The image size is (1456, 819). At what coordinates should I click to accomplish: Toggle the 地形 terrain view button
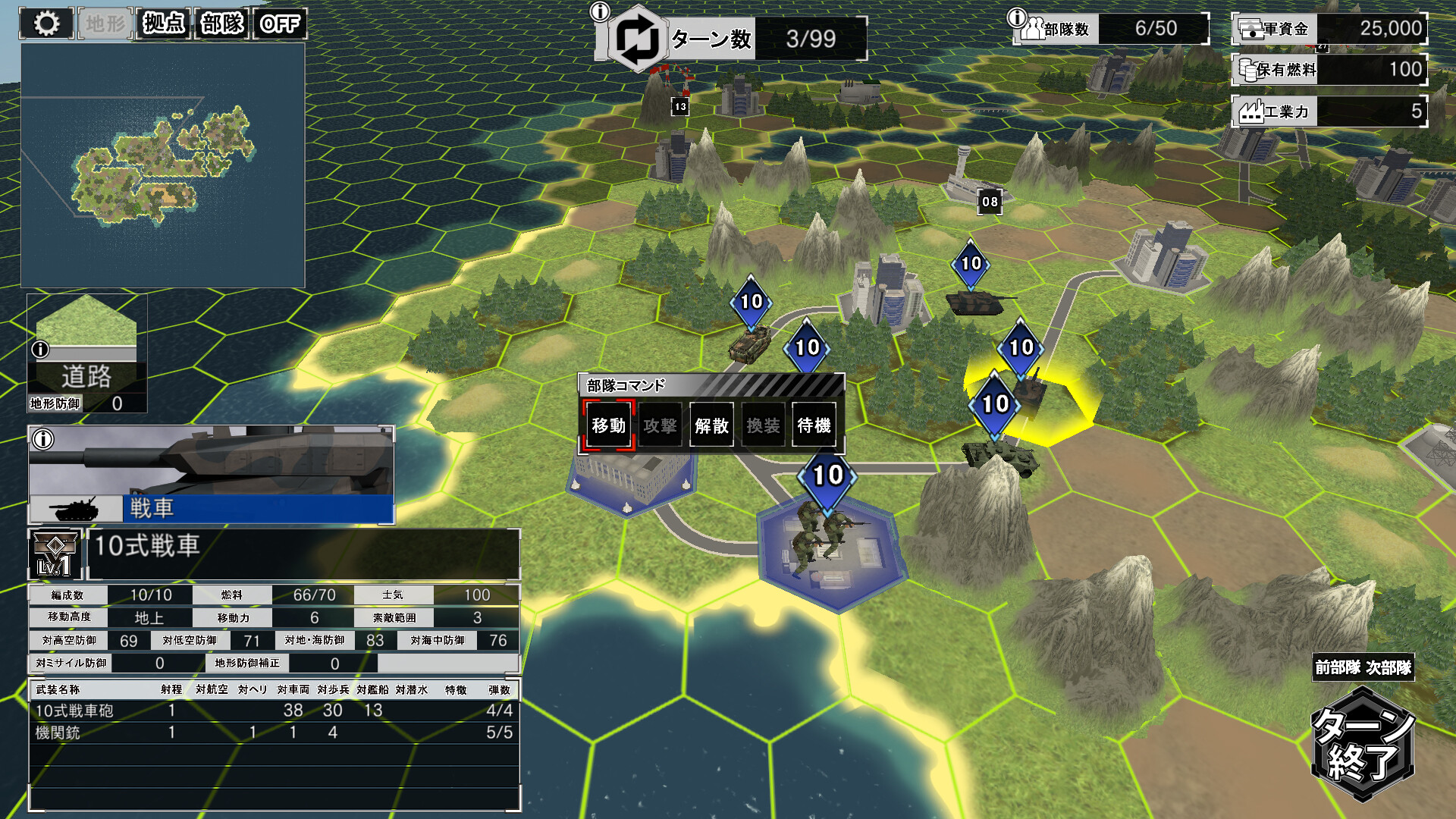(105, 24)
